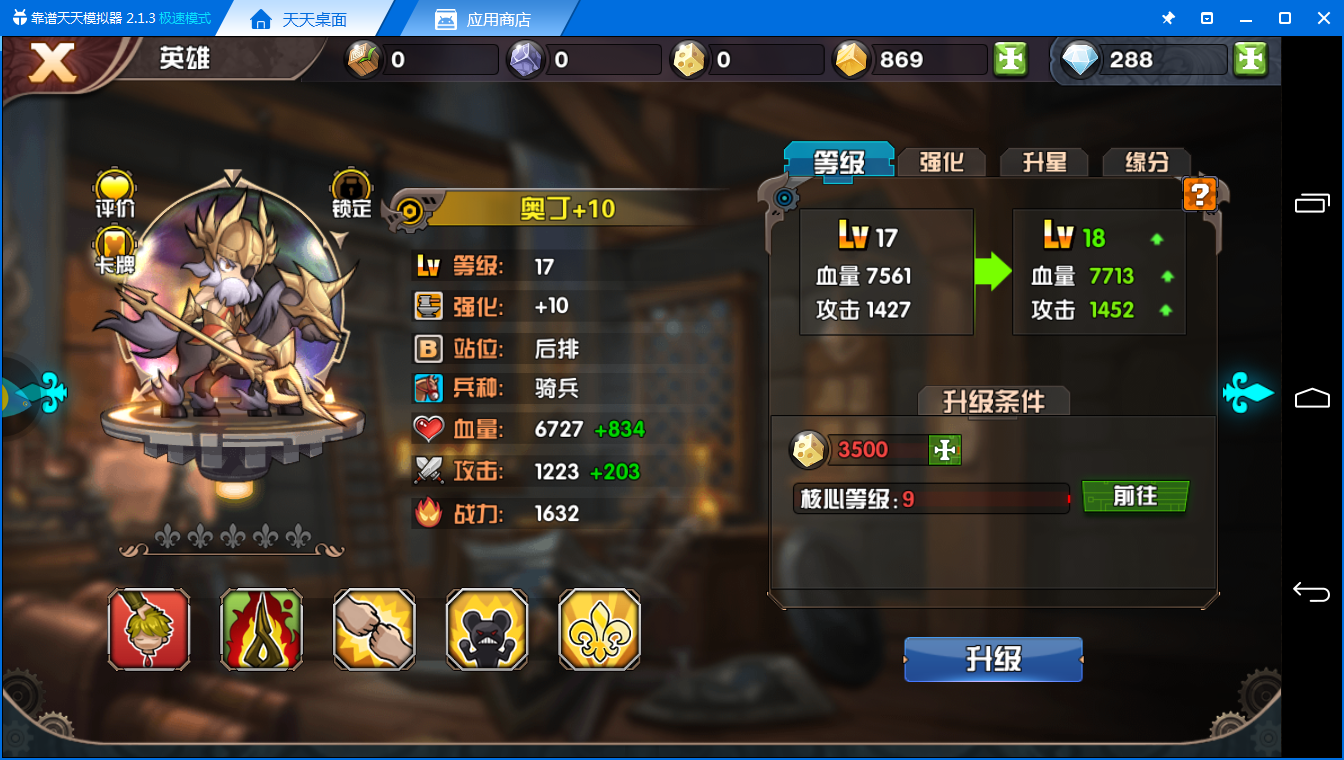Switch to the 强化 tab
This screenshot has width=1344, height=760.
[940, 162]
